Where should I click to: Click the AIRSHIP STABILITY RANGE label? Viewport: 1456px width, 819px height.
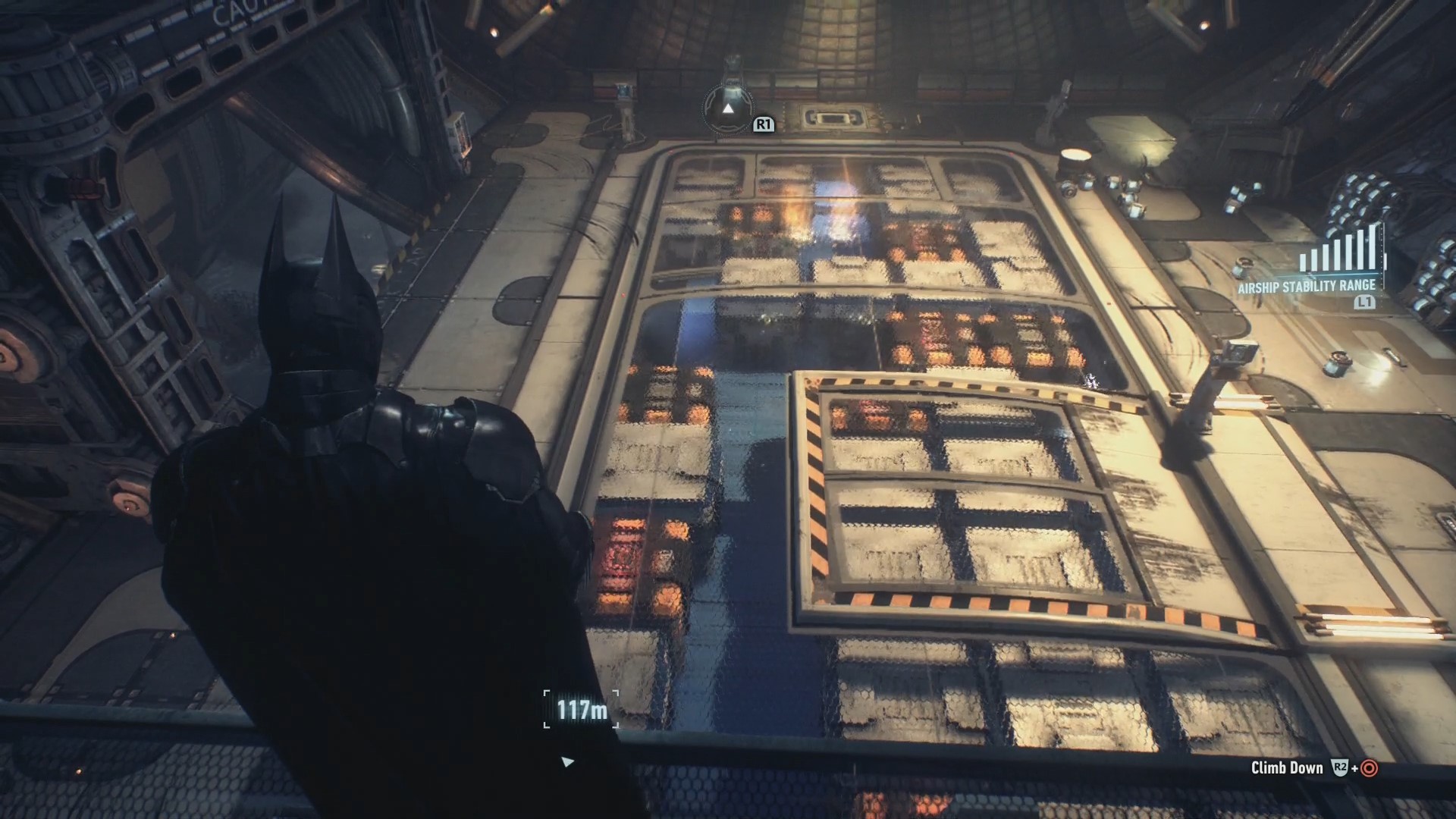[x=1307, y=287]
